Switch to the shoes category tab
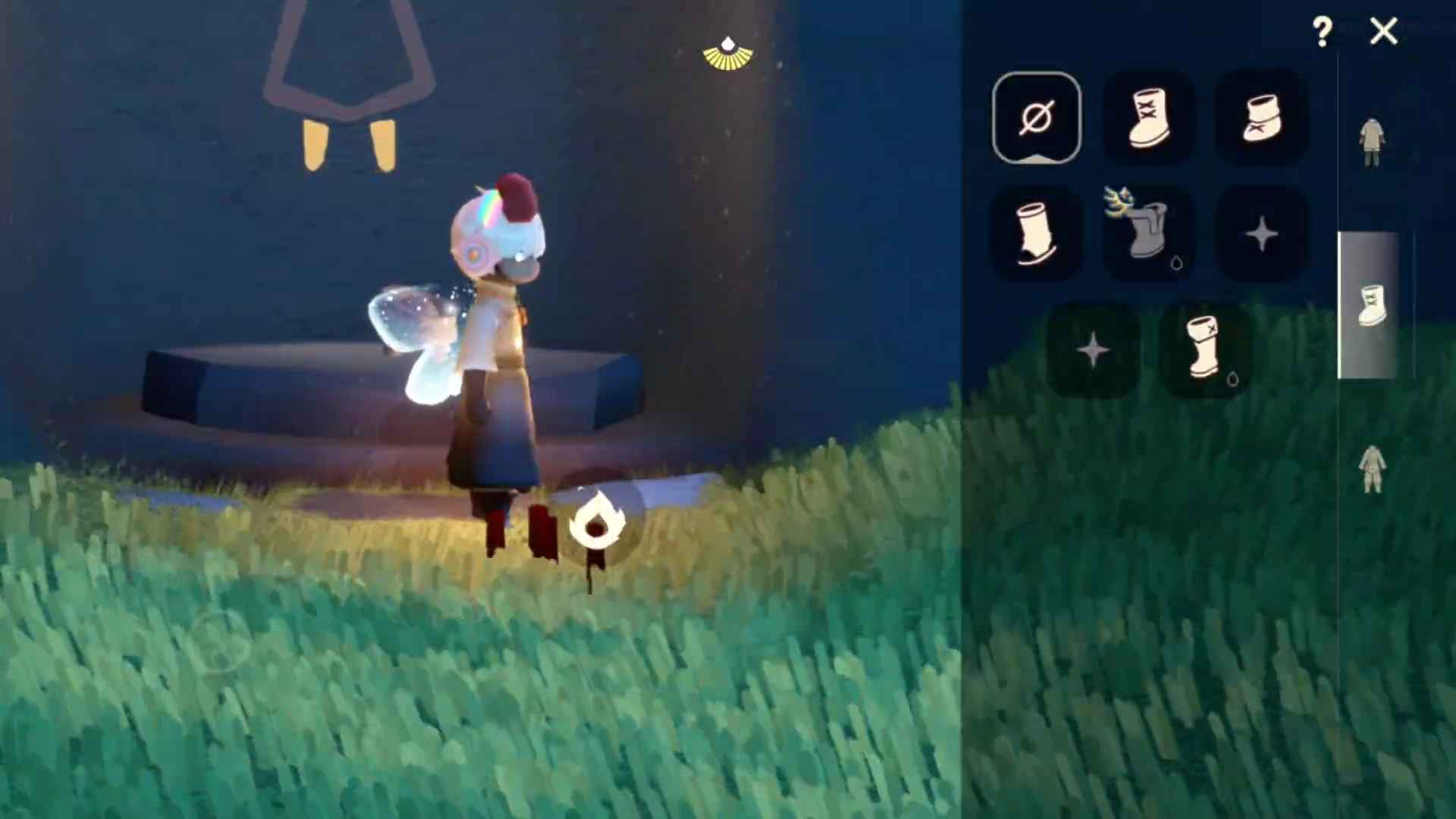The image size is (1456, 819). (1371, 305)
